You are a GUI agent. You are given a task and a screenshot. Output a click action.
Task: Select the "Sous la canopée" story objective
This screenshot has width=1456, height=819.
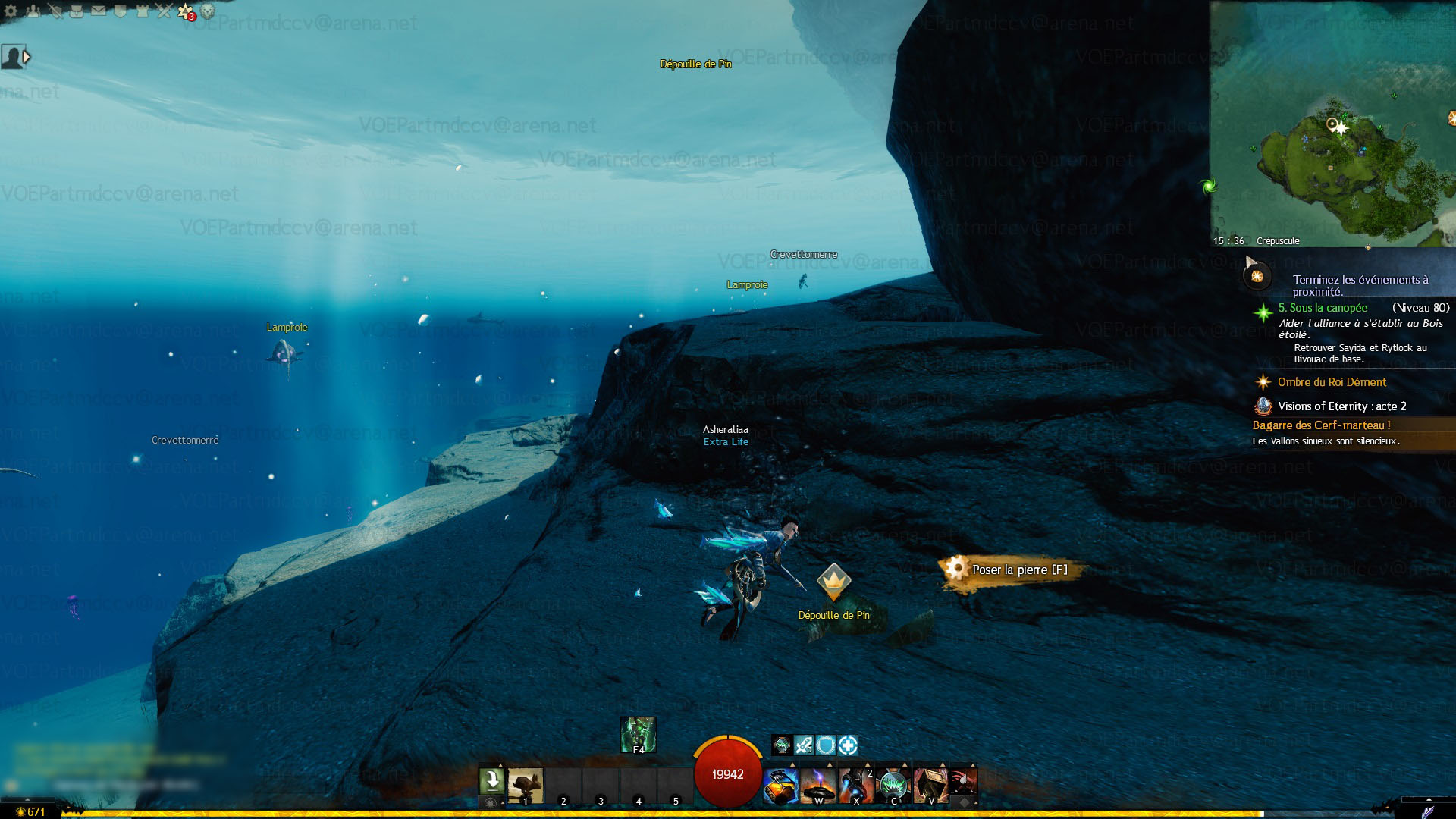[1323, 308]
